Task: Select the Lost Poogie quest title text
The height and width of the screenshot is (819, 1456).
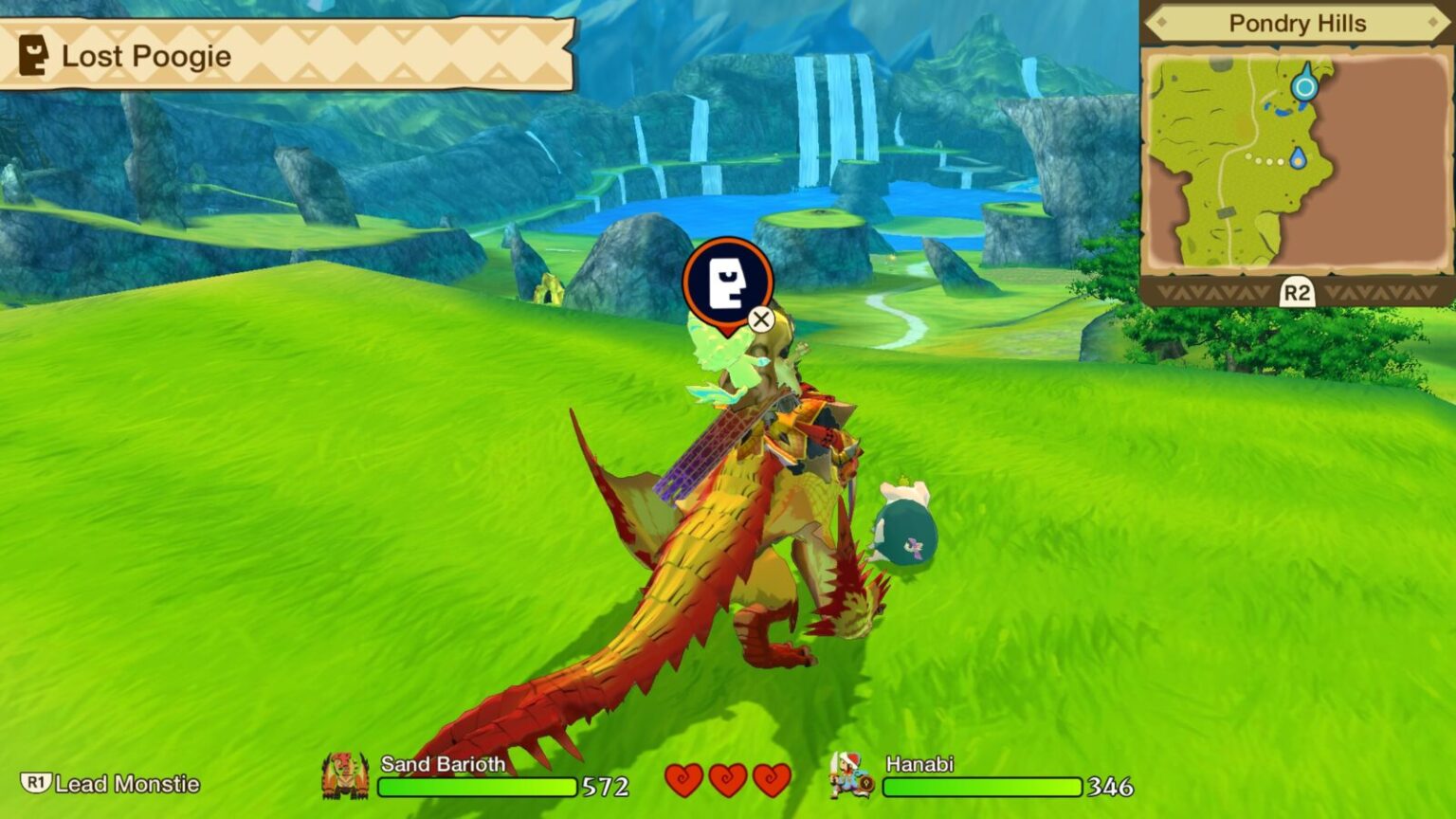Action: (145, 56)
